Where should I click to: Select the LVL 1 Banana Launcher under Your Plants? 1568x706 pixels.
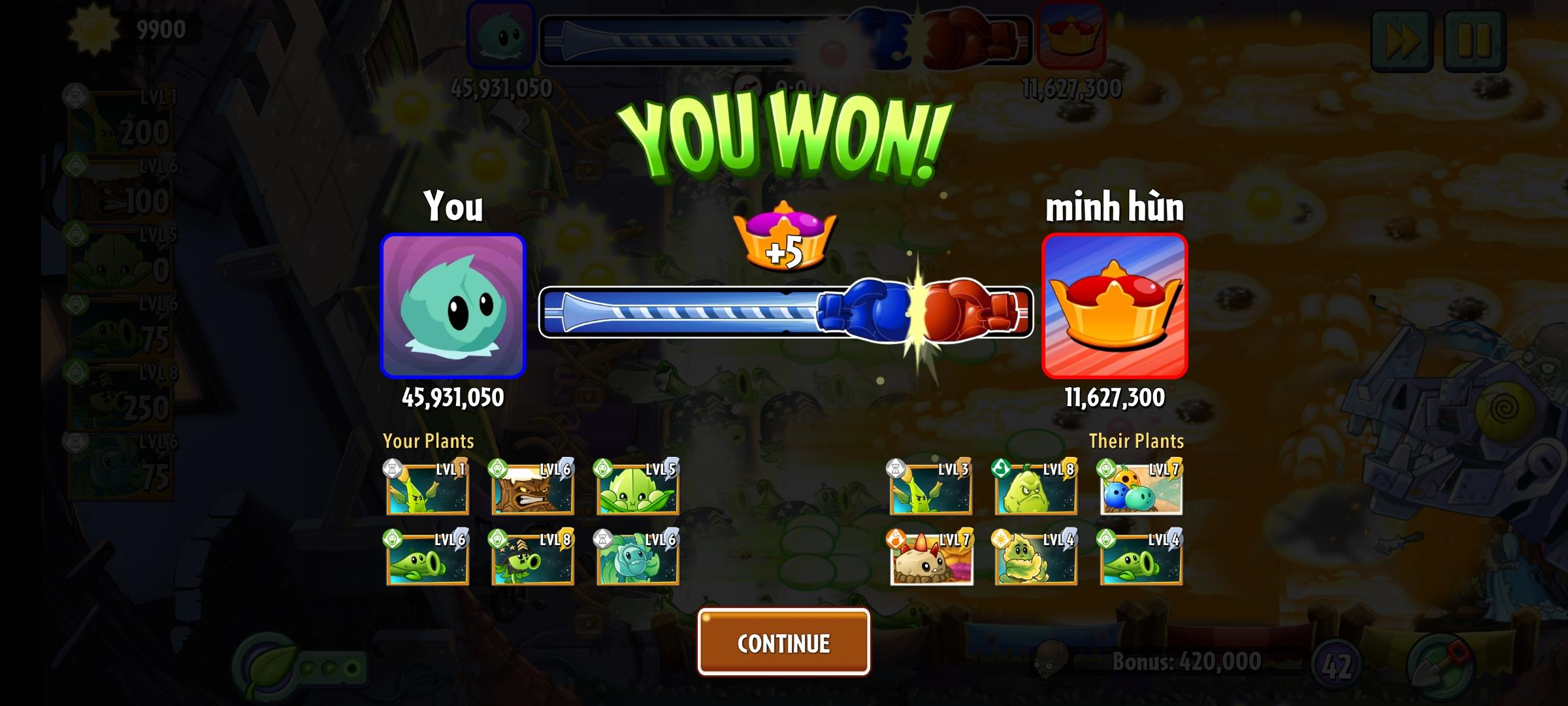(427, 491)
